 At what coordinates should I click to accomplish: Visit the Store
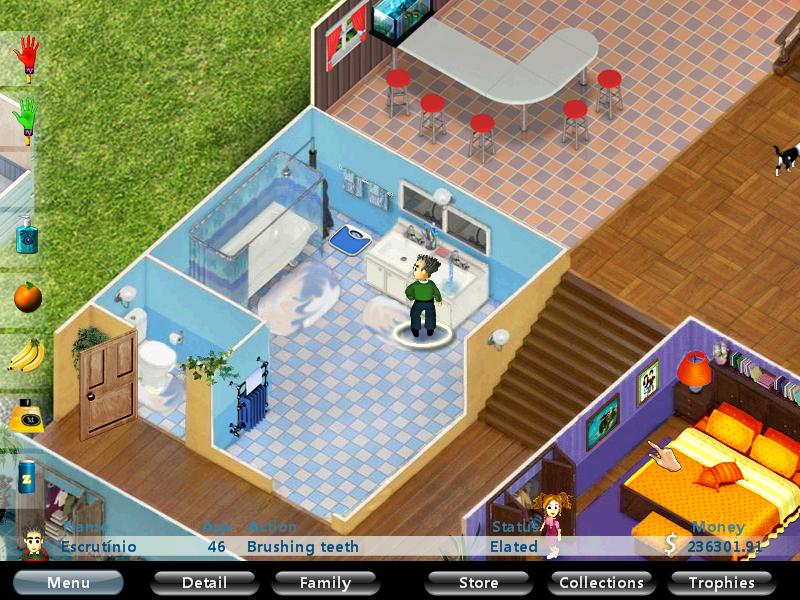(x=478, y=582)
